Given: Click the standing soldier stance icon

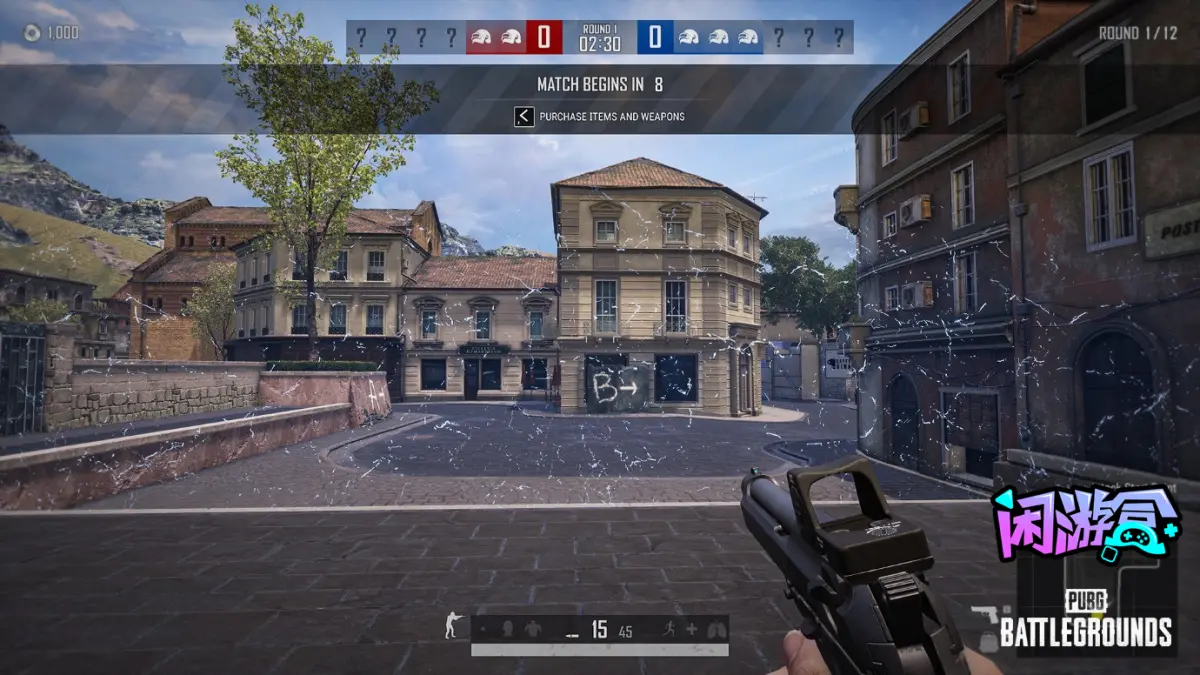Looking at the screenshot, I should click(451, 628).
